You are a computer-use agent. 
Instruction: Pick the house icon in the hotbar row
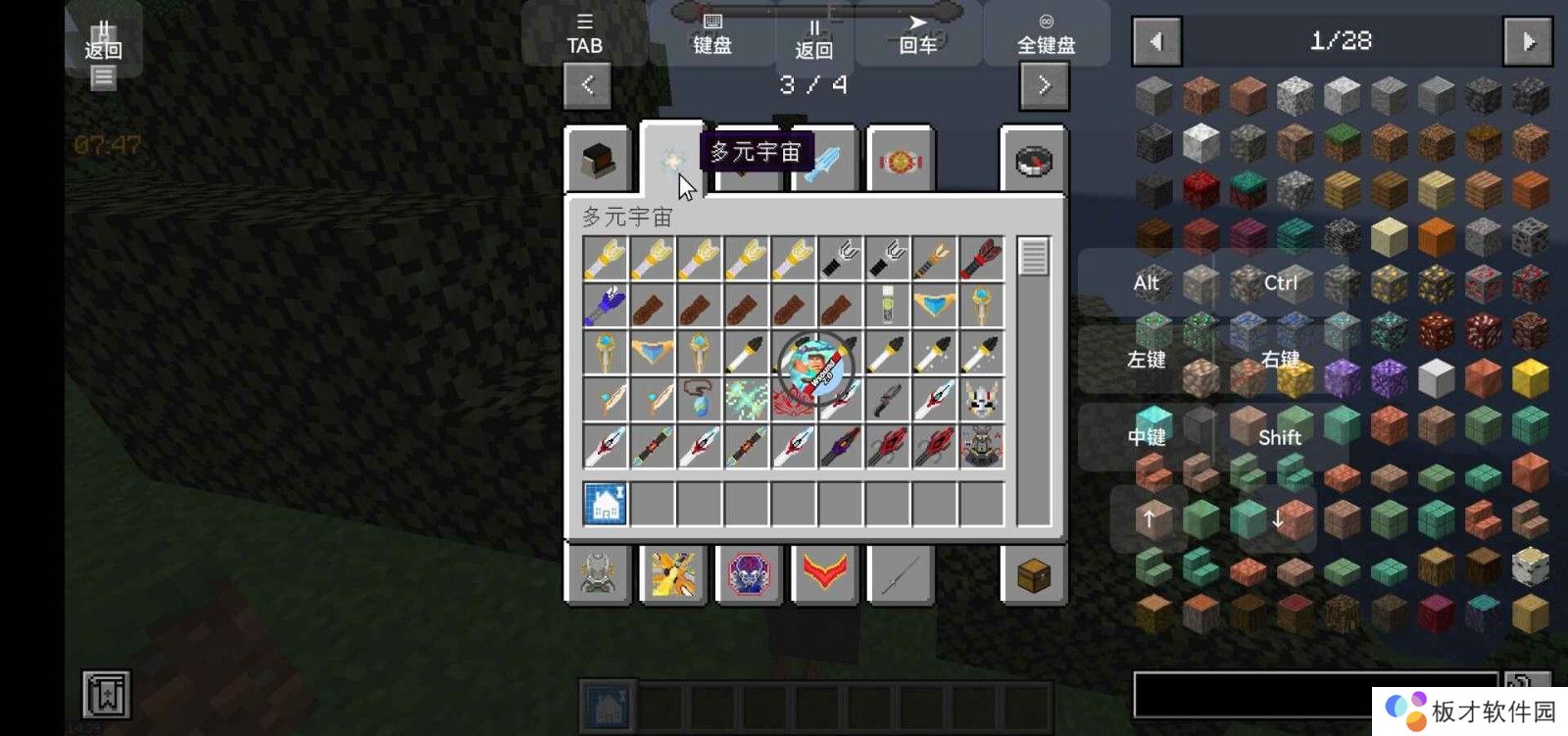click(x=606, y=504)
